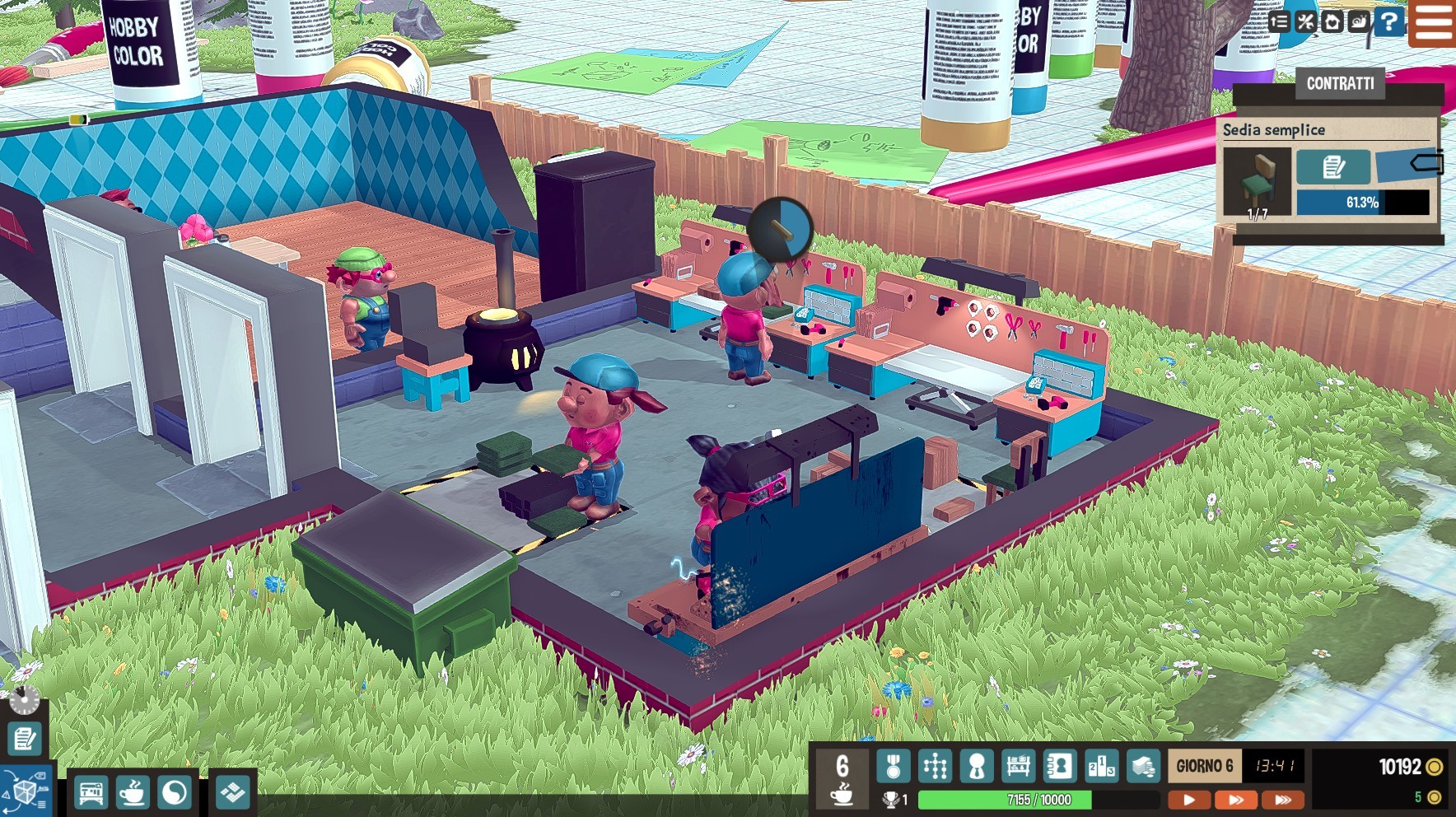Open the staff management panel
Image resolution: width=1456 pixels, height=817 pixels.
977,767
